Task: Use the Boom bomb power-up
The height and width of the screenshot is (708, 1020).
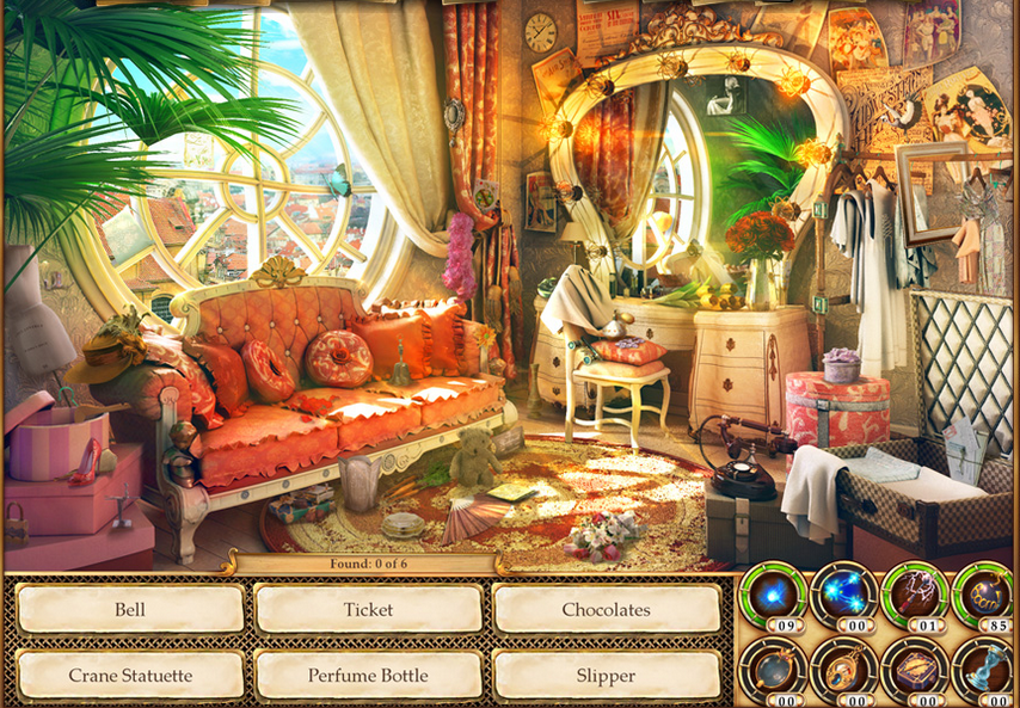Action: tap(985, 596)
